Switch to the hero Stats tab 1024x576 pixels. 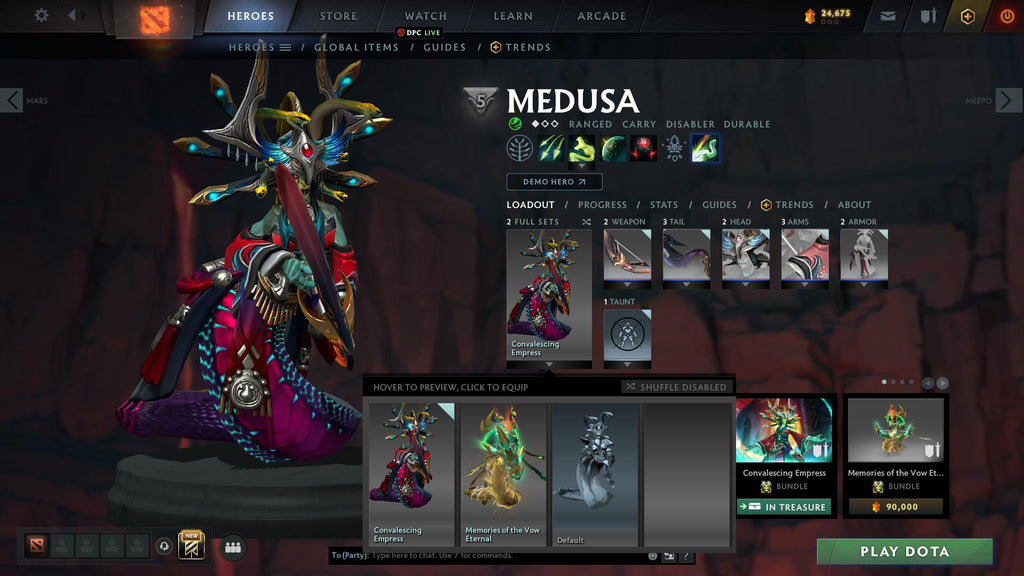[663, 205]
